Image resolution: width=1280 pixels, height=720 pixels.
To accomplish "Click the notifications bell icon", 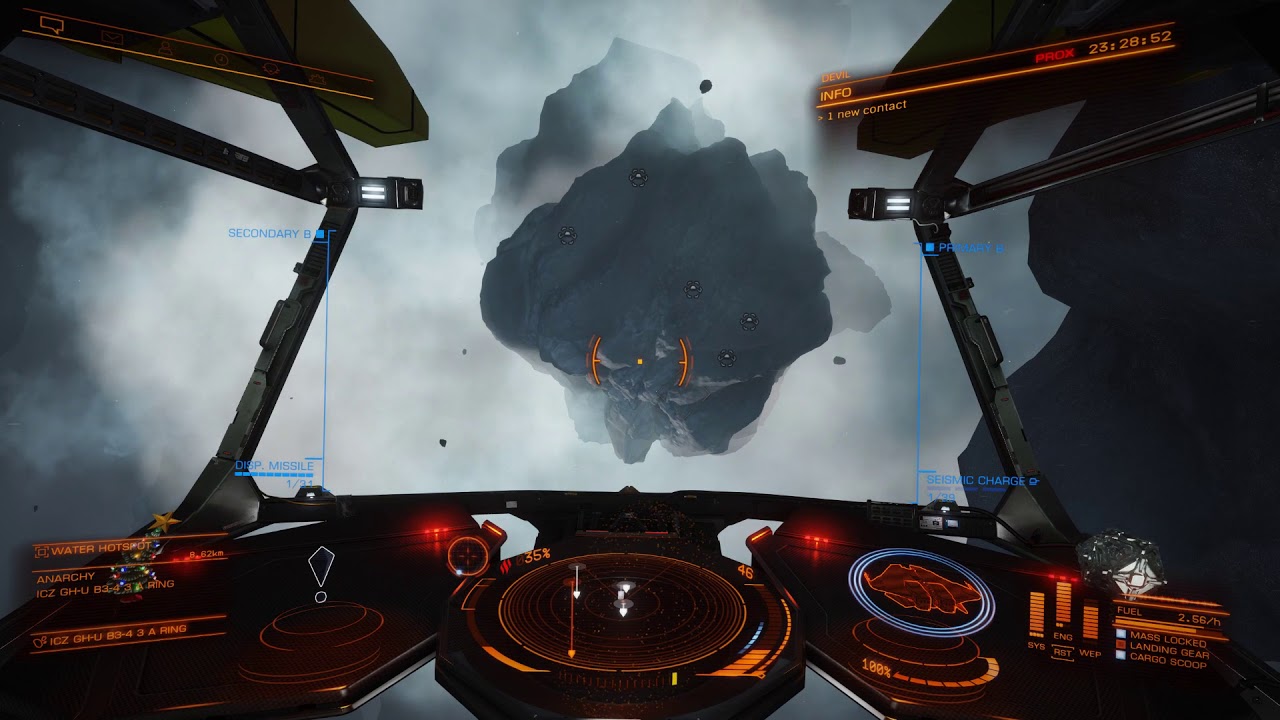I will click(271, 69).
